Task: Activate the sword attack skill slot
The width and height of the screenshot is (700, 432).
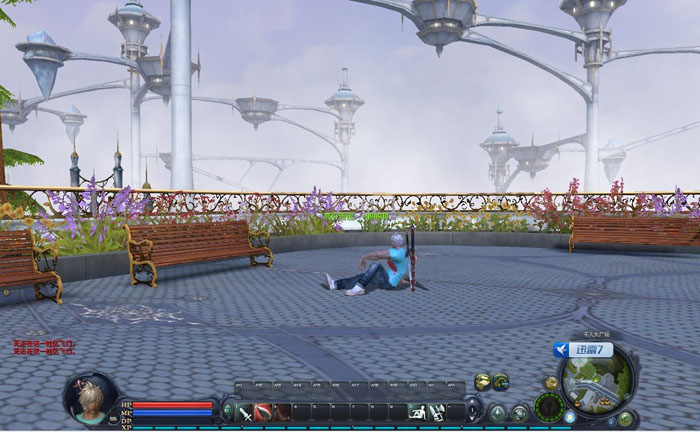Action: 245,411
